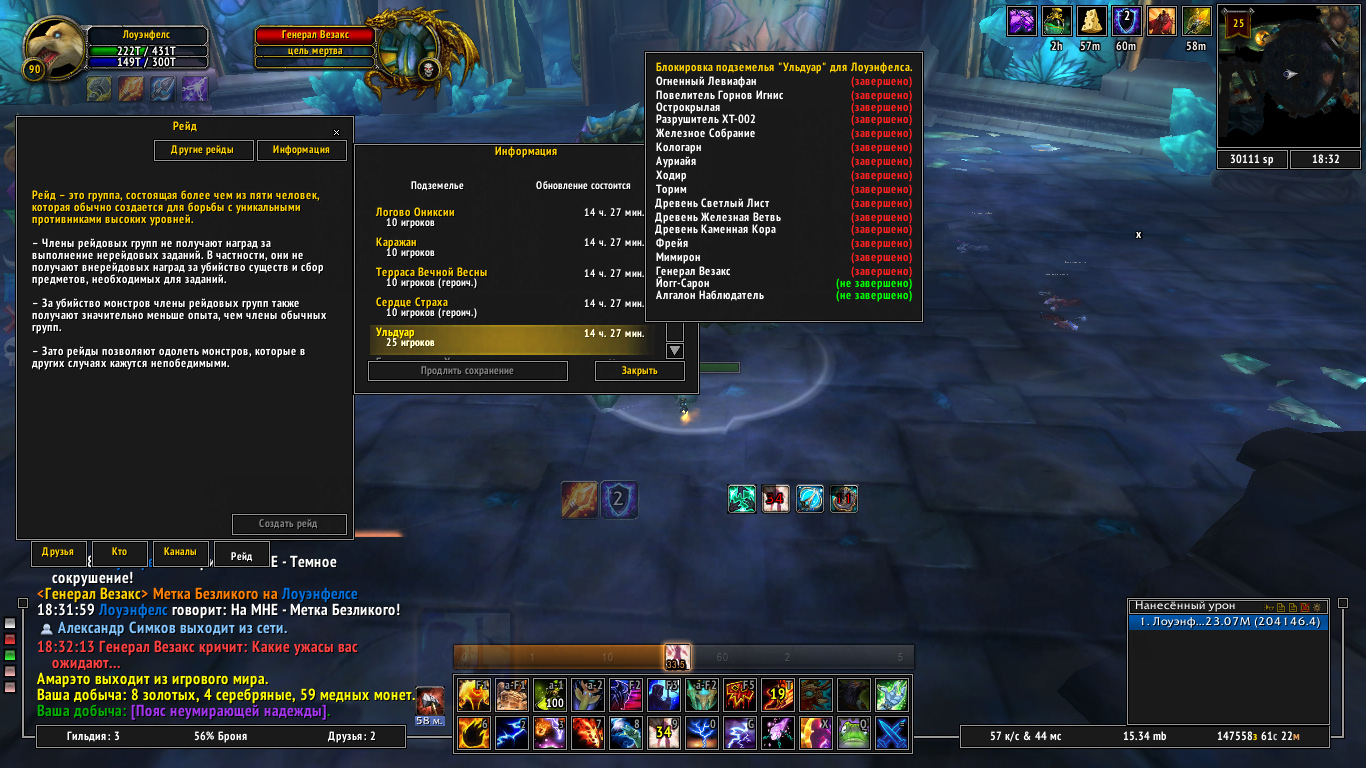Select the highlighted "Ульдуар" 25-player row
1366x768 pixels.
pyautogui.click(x=510, y=338)
